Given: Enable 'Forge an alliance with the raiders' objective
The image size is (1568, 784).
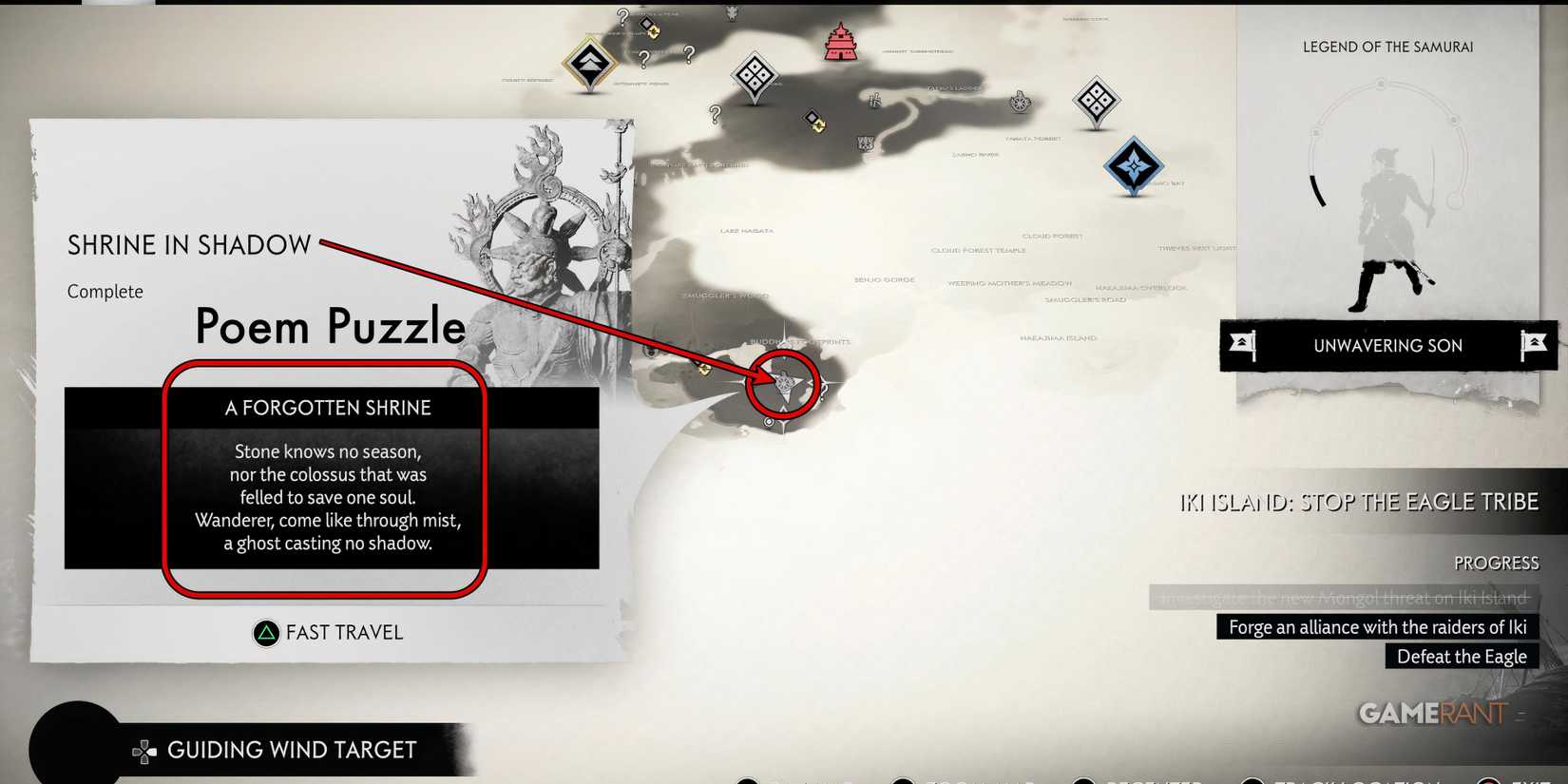Looking at the screenshot, I should (1377, 626).
